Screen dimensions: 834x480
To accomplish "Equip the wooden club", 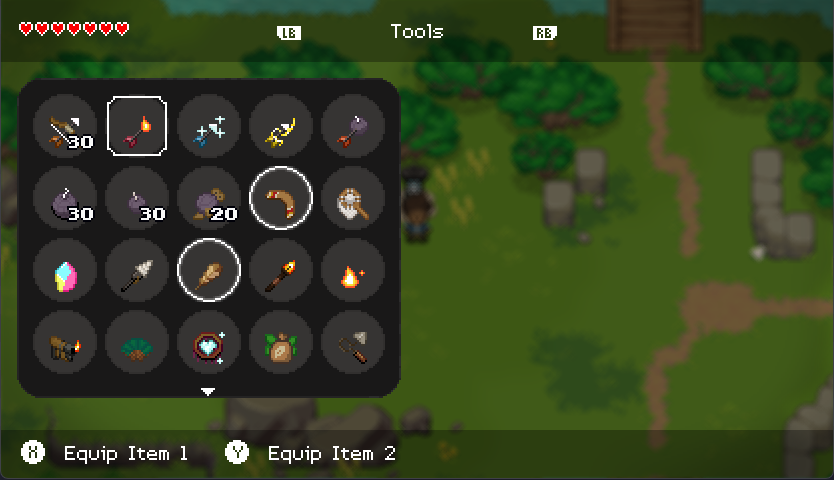I will point(209,271).
